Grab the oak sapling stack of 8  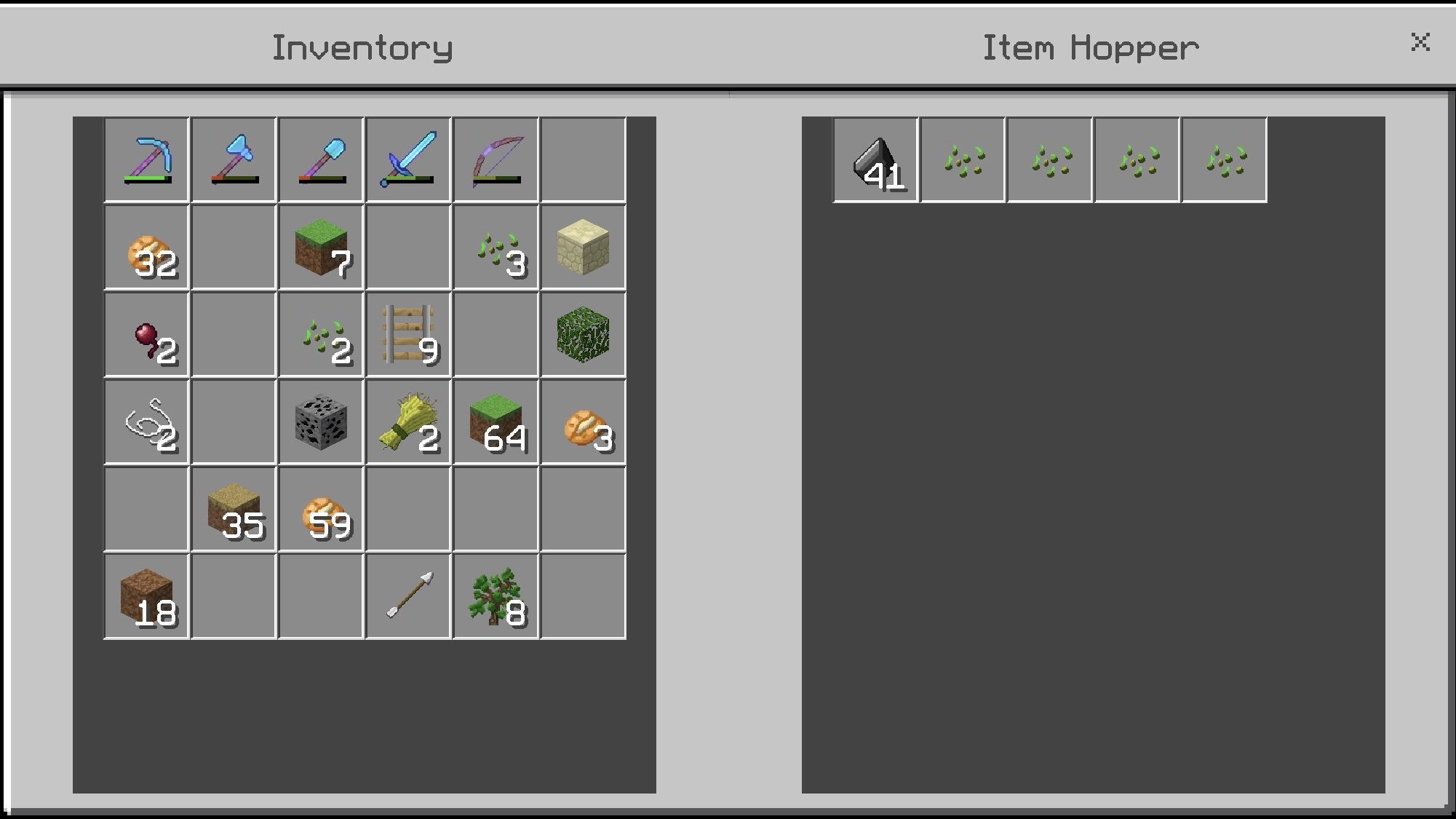coord(496,596)
